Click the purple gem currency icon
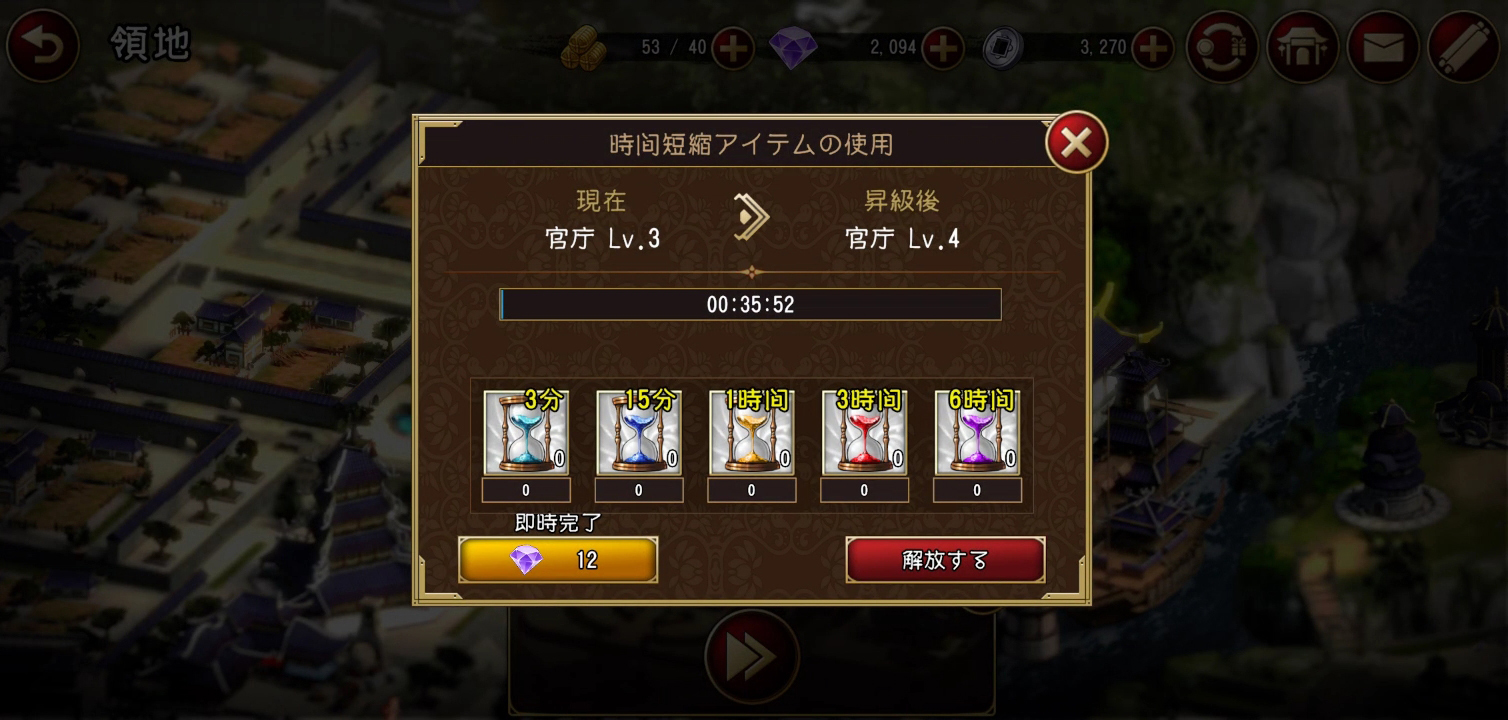Screen dimensions: 1508x720 pos(795,47)
